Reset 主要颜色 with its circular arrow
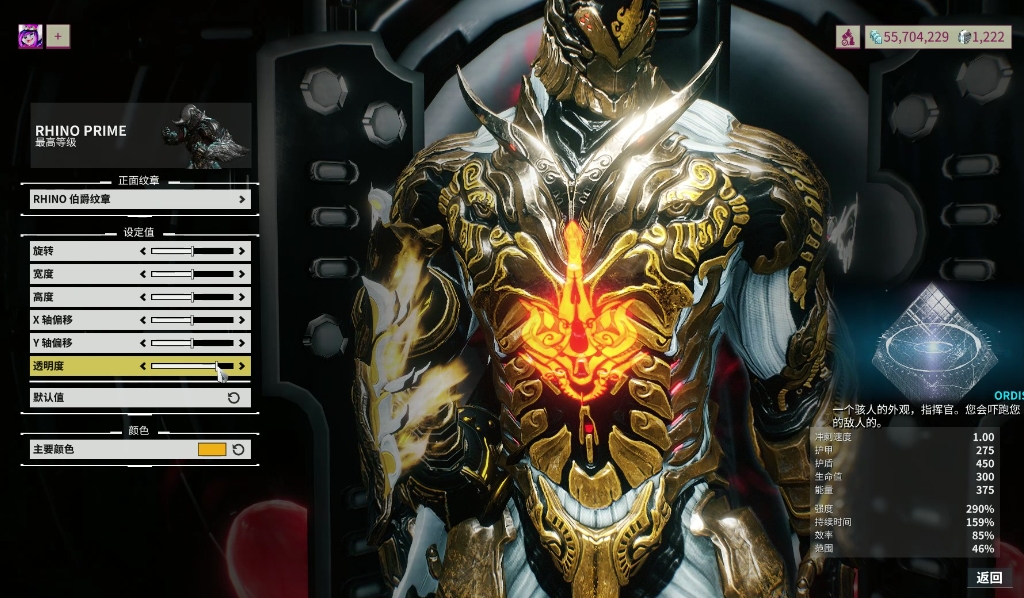The image size is (1024, 598). 238,450
